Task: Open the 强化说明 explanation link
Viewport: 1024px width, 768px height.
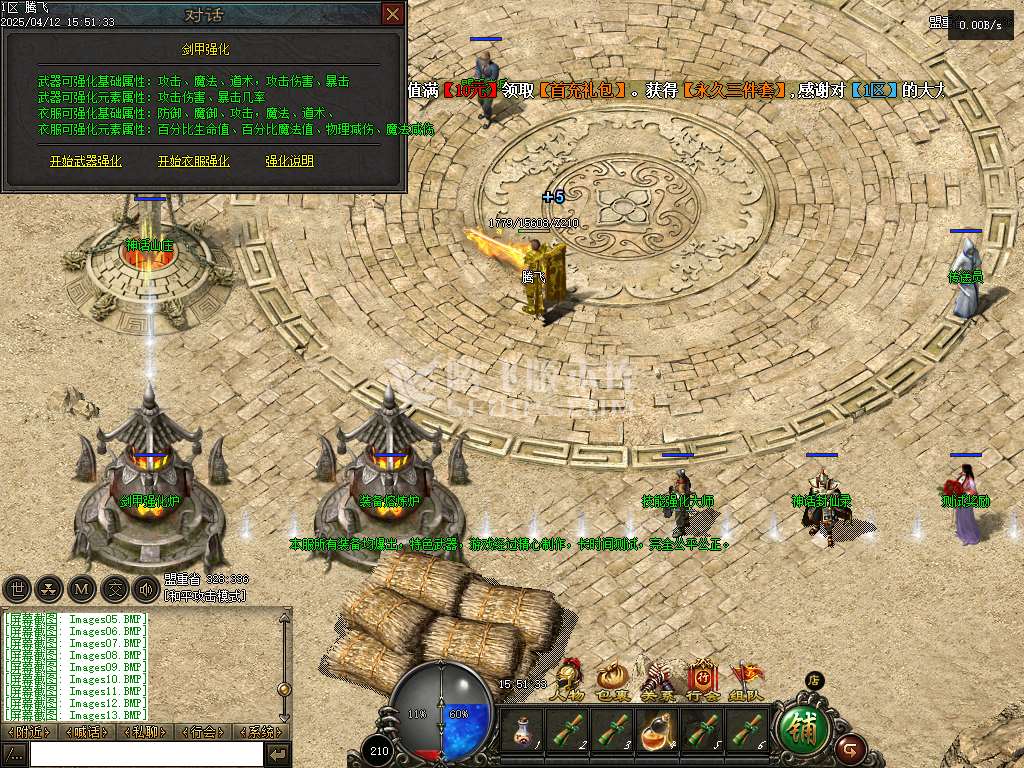Action: pyautogui.click(x=289, y=161)
